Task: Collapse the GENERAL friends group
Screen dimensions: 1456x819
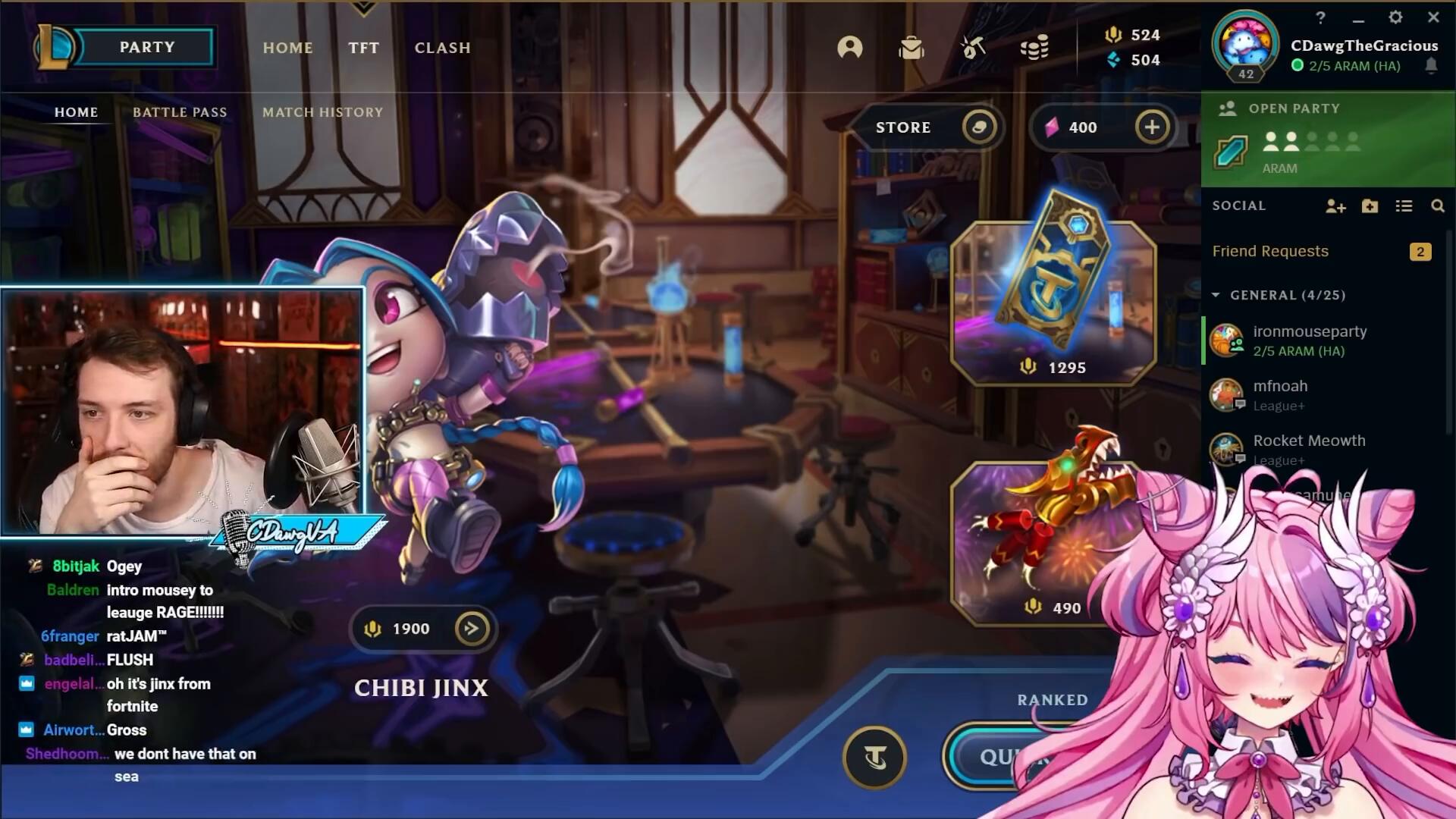Action: pos(1216,295)
